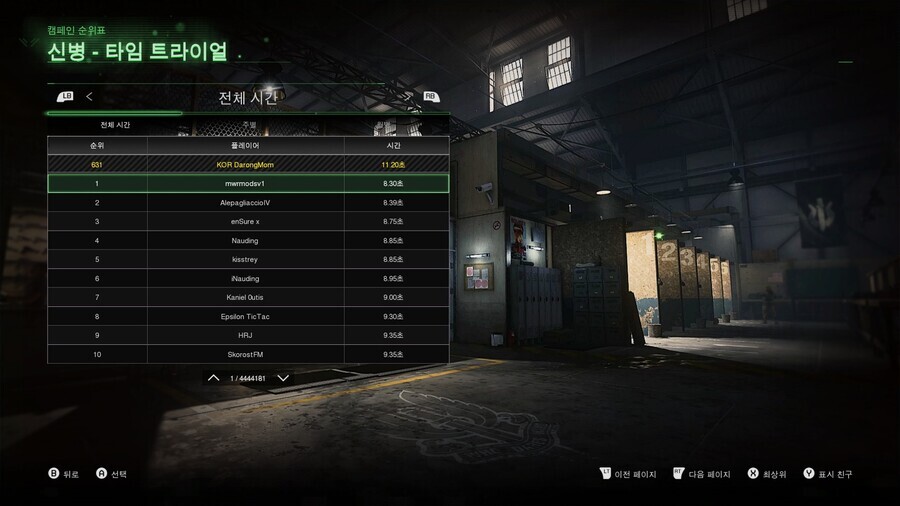The width and height of the screenshot is (900, 506).
Task: Select rank 6 player iNauding
Action: pos(247,279)
